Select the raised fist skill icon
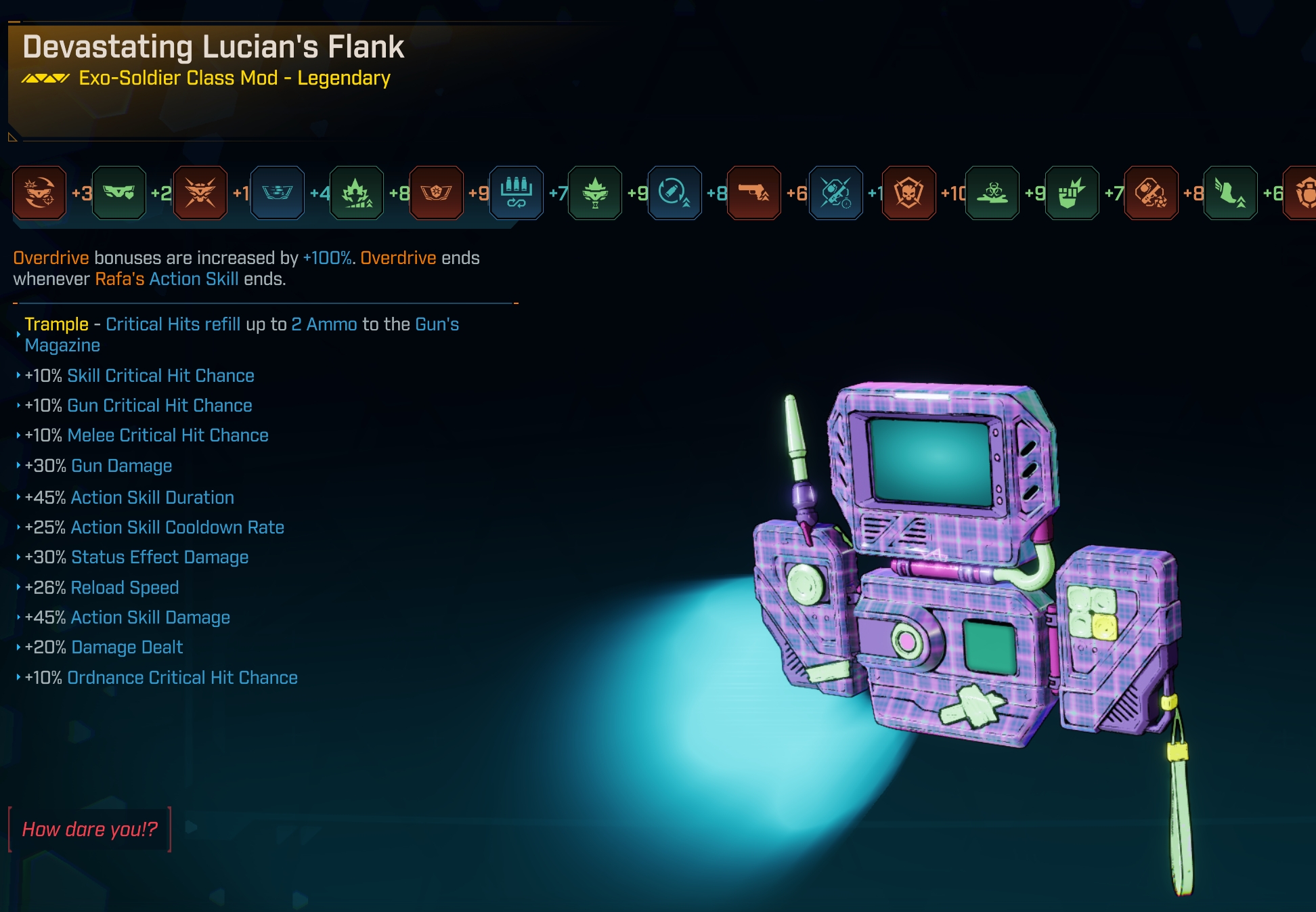1316x912 pixels. [1072, 193]
